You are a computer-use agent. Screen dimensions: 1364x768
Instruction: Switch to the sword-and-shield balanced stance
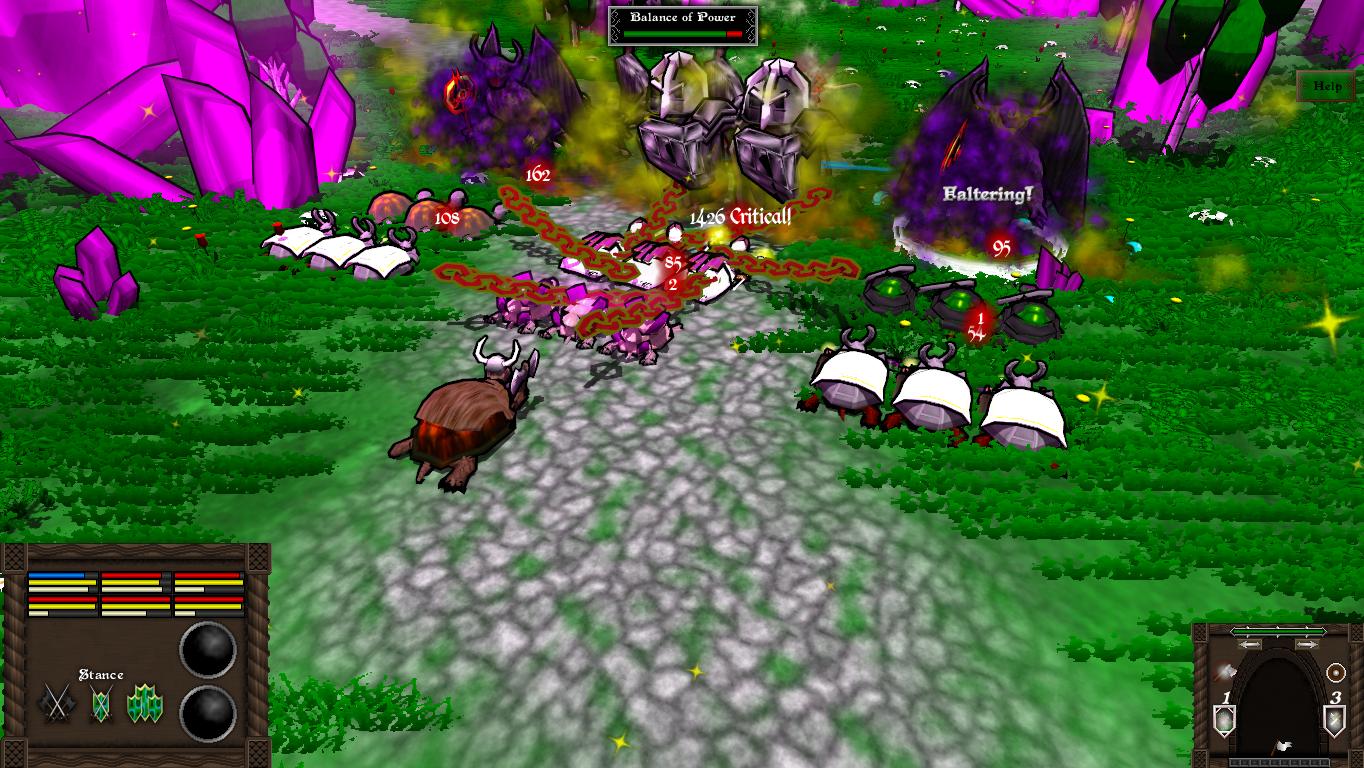(100, 703)
